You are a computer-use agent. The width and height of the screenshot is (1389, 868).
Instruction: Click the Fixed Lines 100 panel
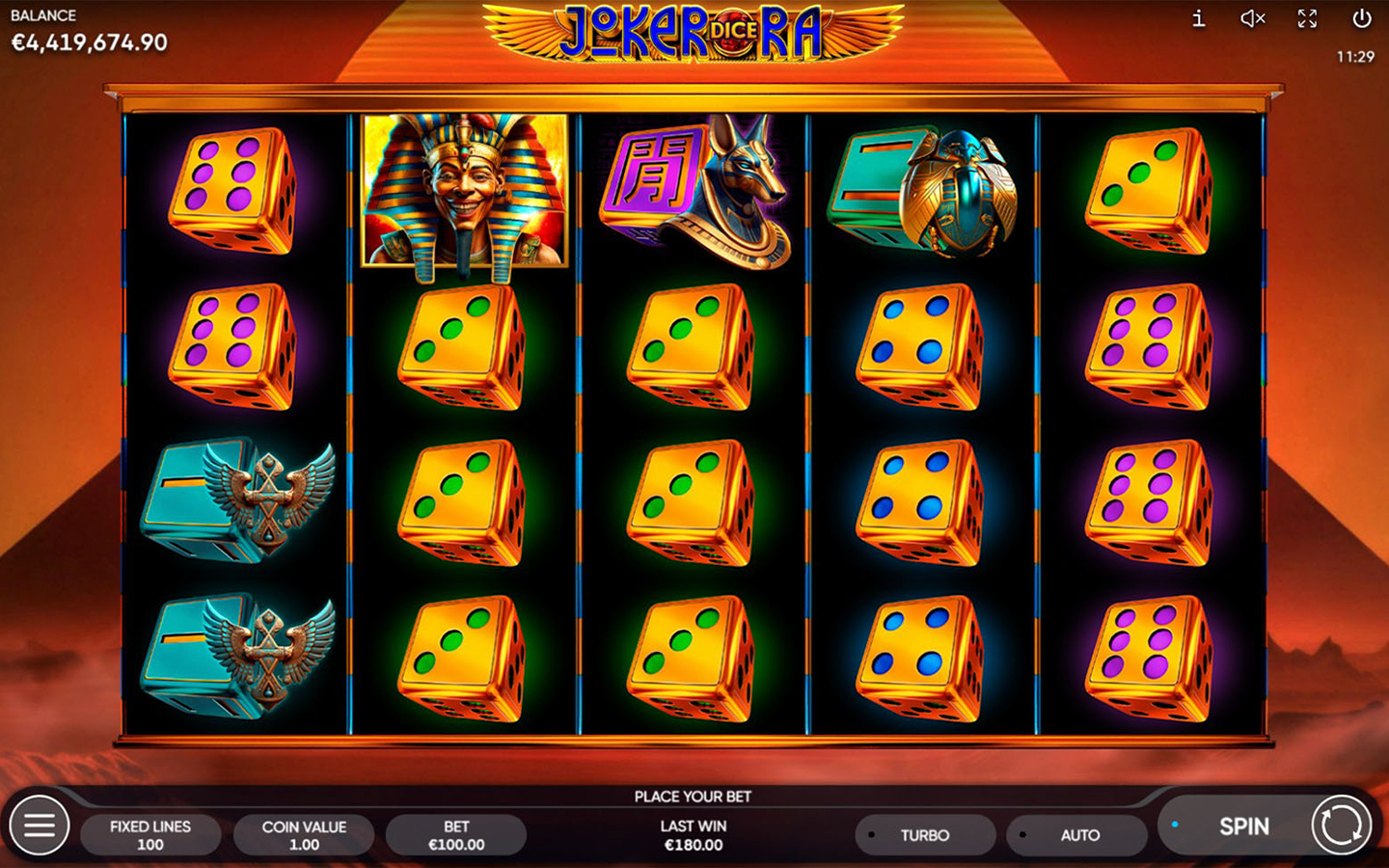pyautogui.click(x=150, y=835)
